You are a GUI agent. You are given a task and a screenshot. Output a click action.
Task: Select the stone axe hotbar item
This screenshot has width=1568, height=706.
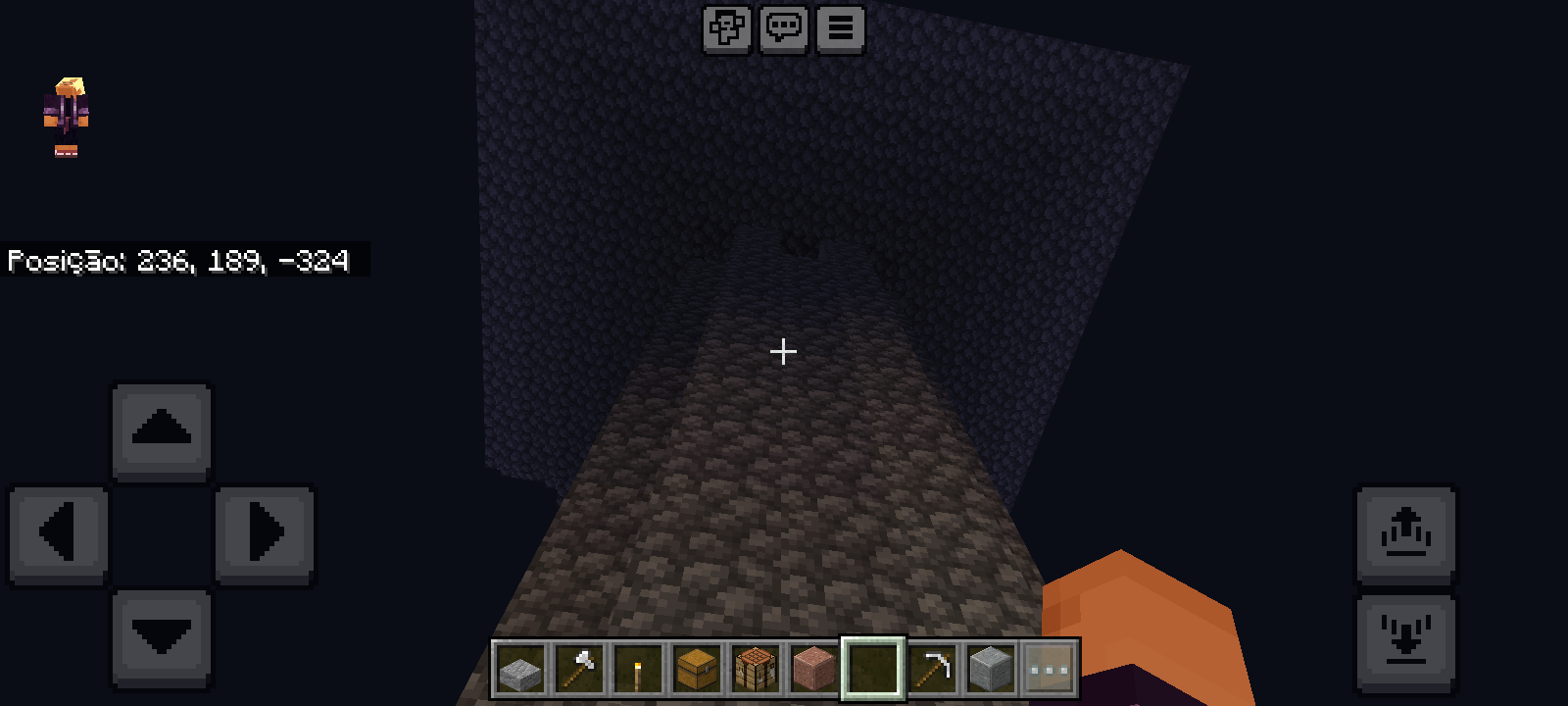click(x=580, y=668)
